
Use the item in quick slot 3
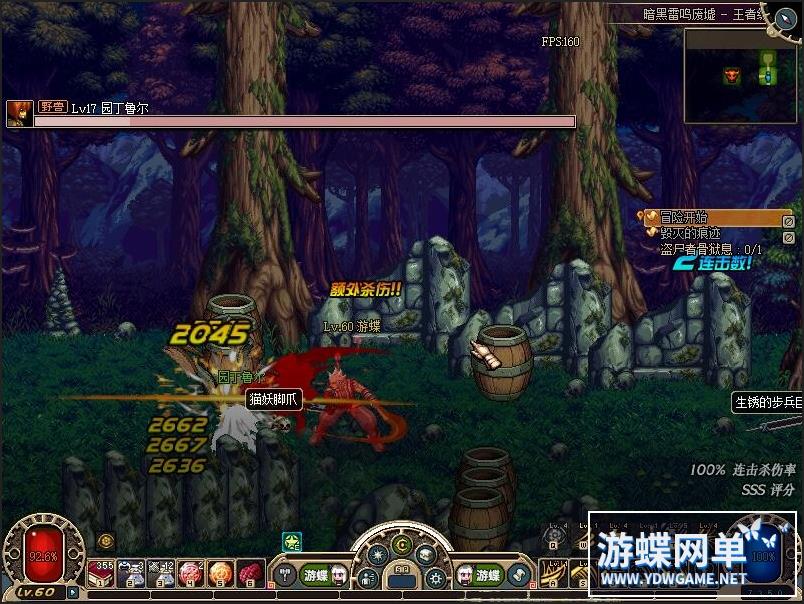[161, 573]
